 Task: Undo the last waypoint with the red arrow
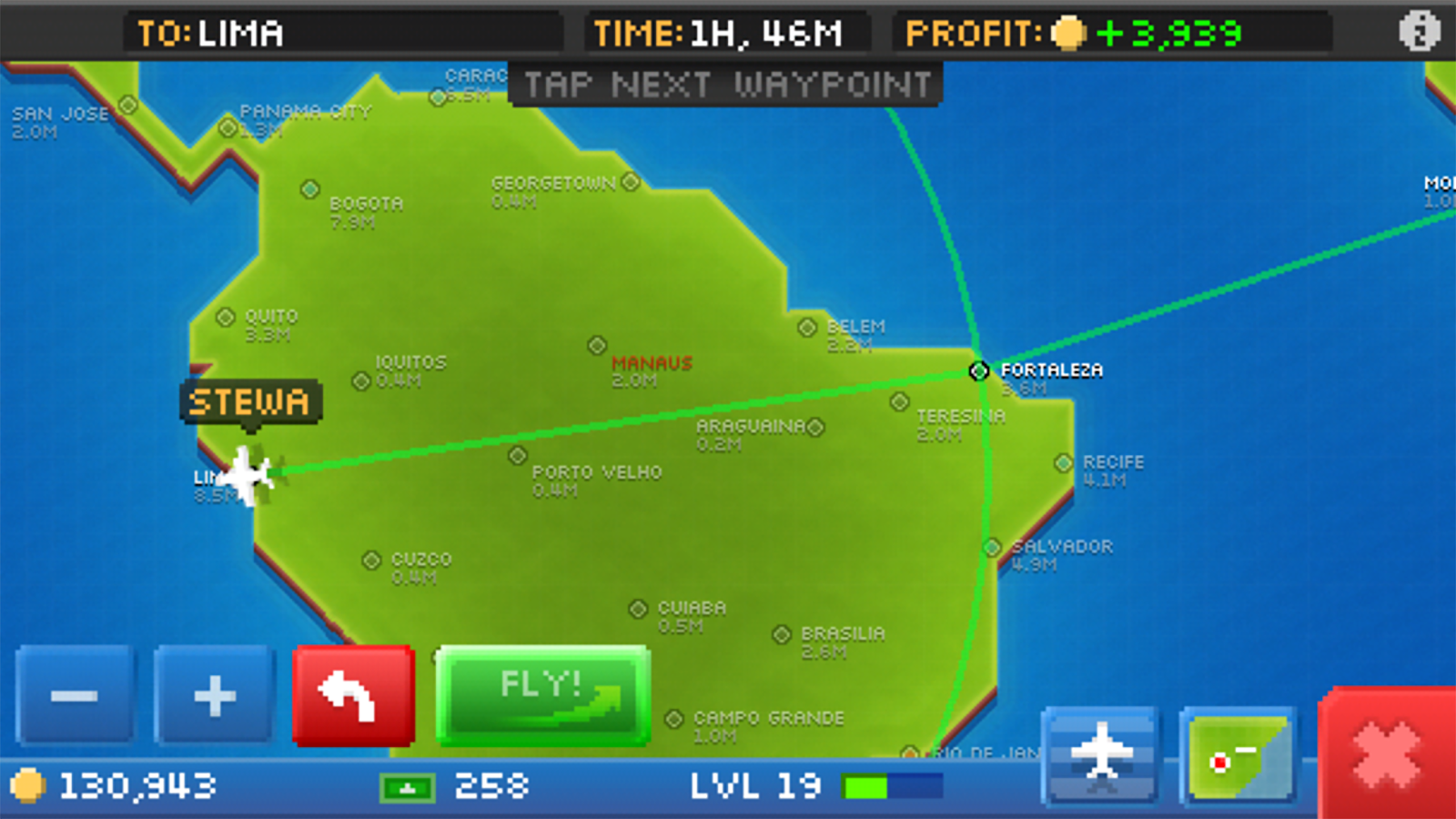coord(353,695)
